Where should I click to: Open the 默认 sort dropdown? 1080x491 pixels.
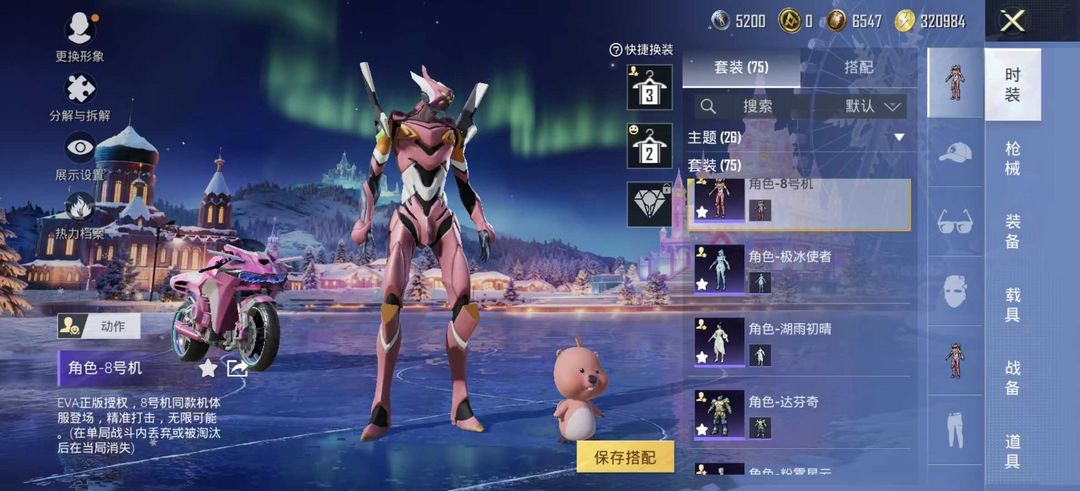873,105
